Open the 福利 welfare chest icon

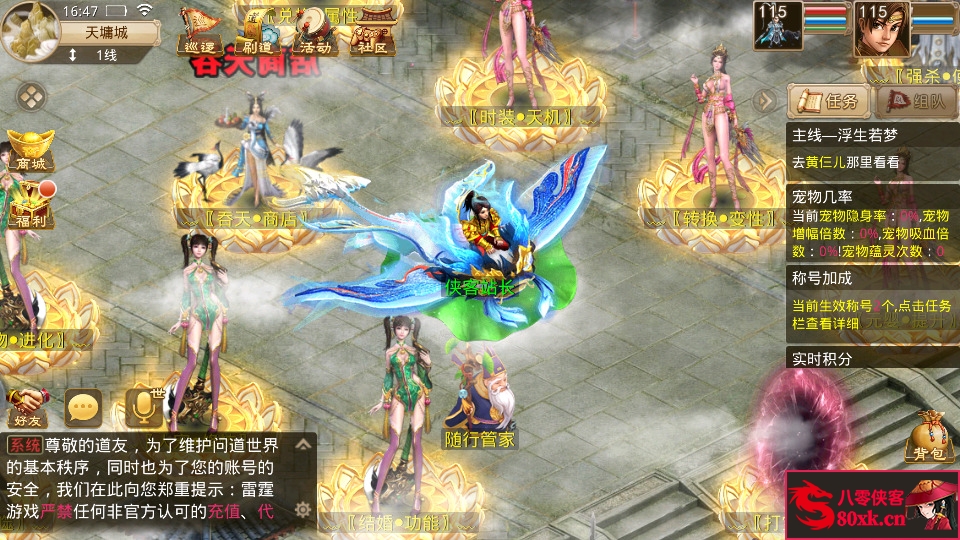31,207
